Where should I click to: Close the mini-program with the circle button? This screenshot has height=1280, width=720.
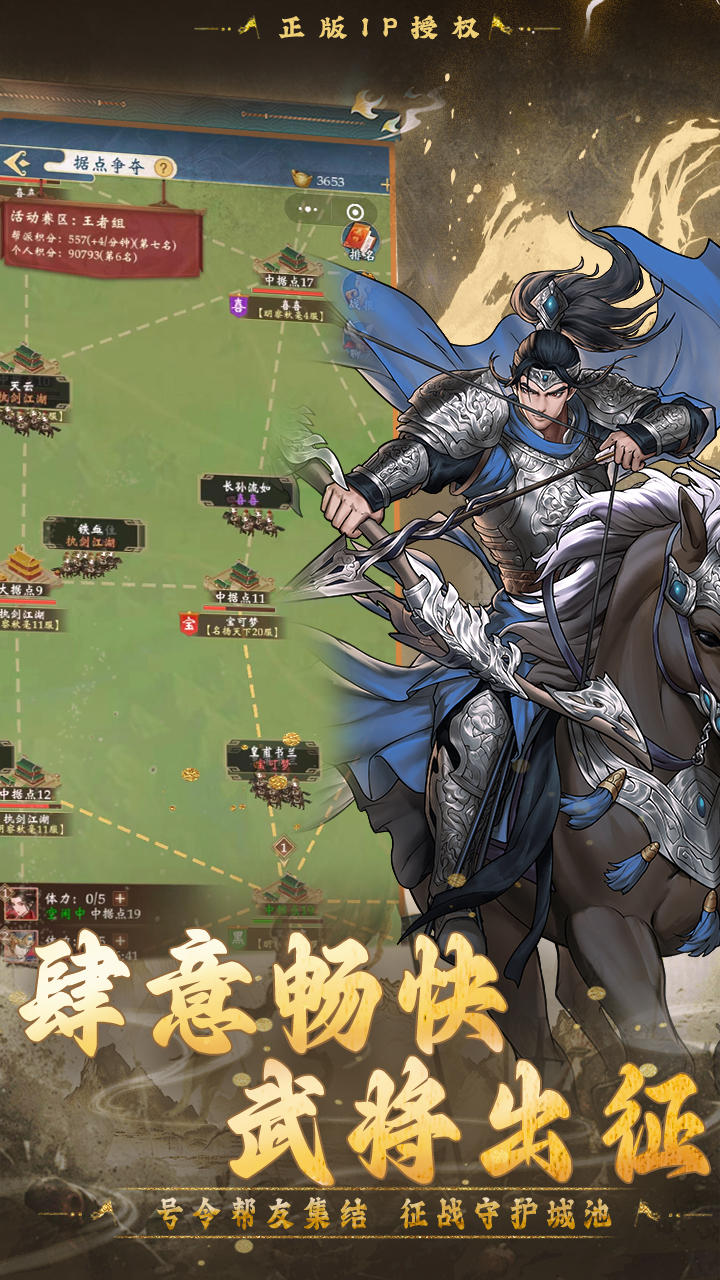click(x=355, y=211)
